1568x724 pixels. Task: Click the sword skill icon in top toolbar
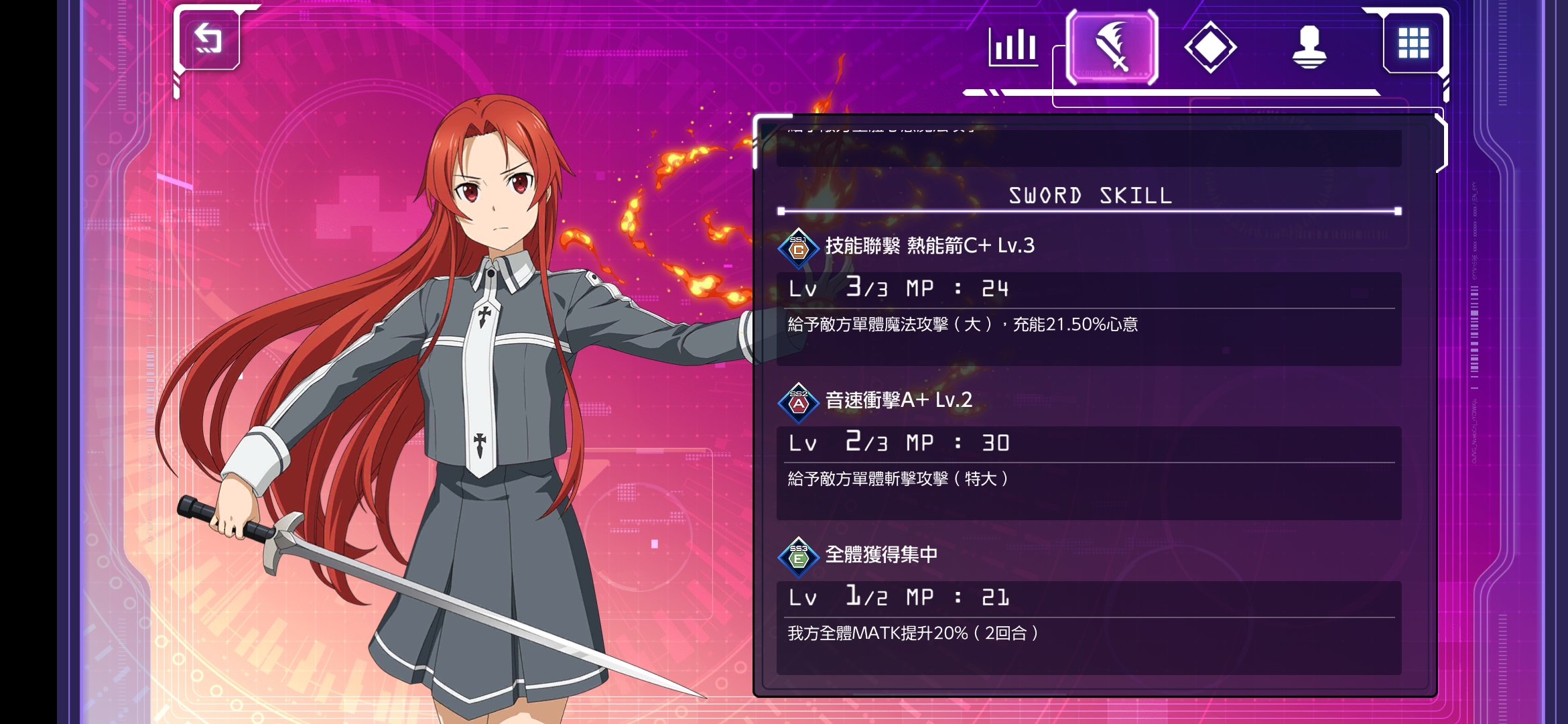(1112, 48)
